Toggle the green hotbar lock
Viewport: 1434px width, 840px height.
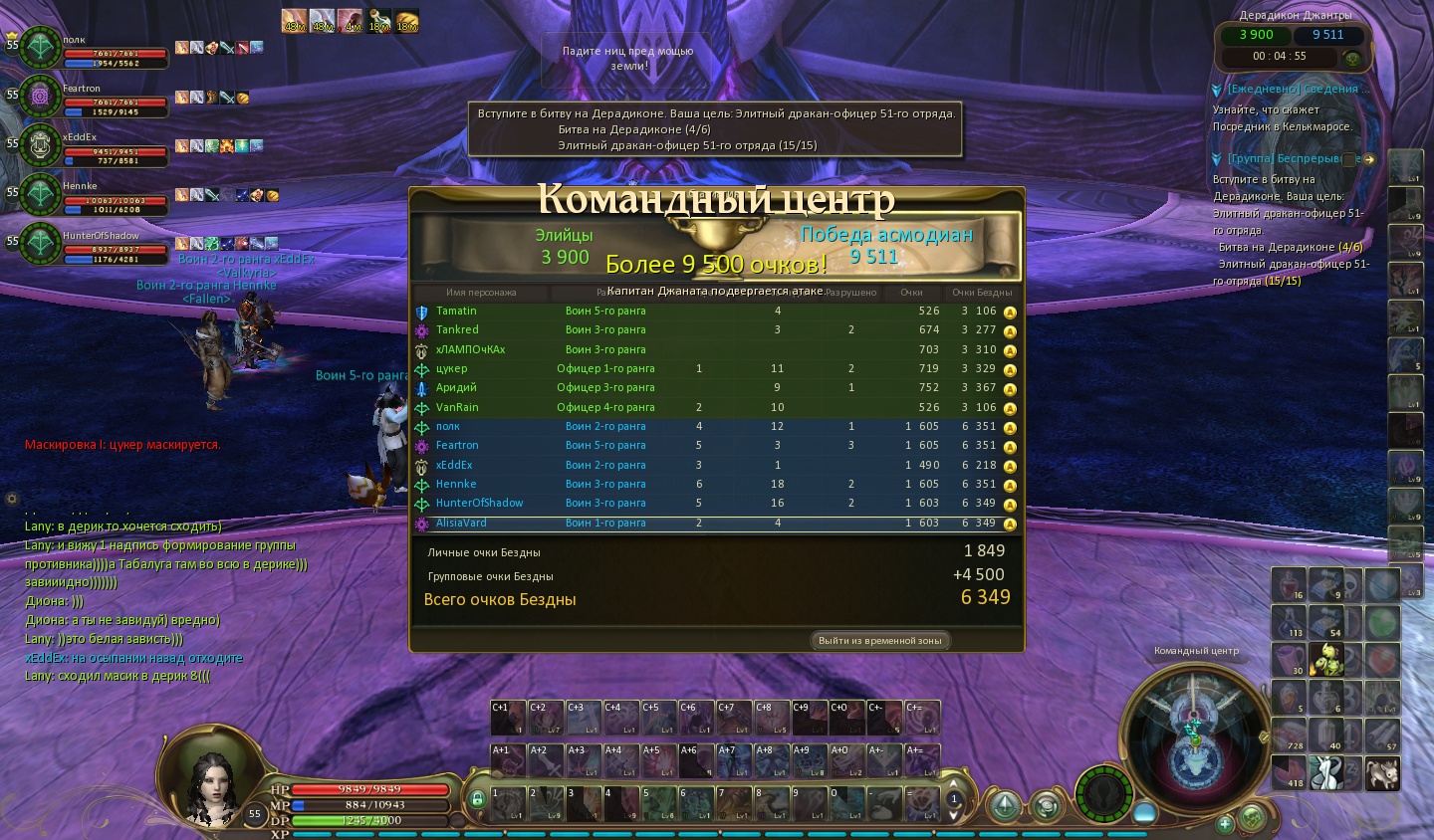477,798
